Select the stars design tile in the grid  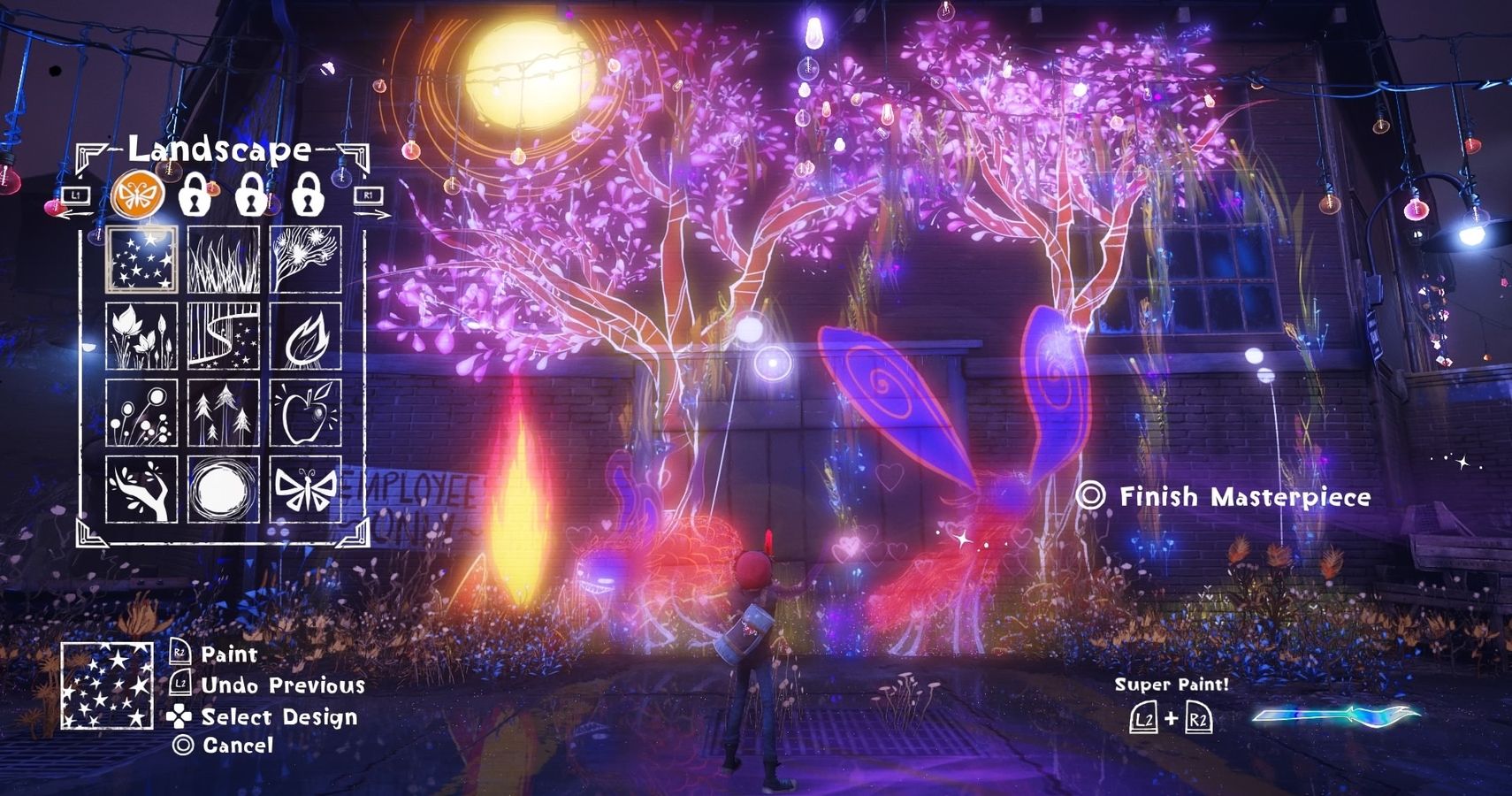coord(141,259)
